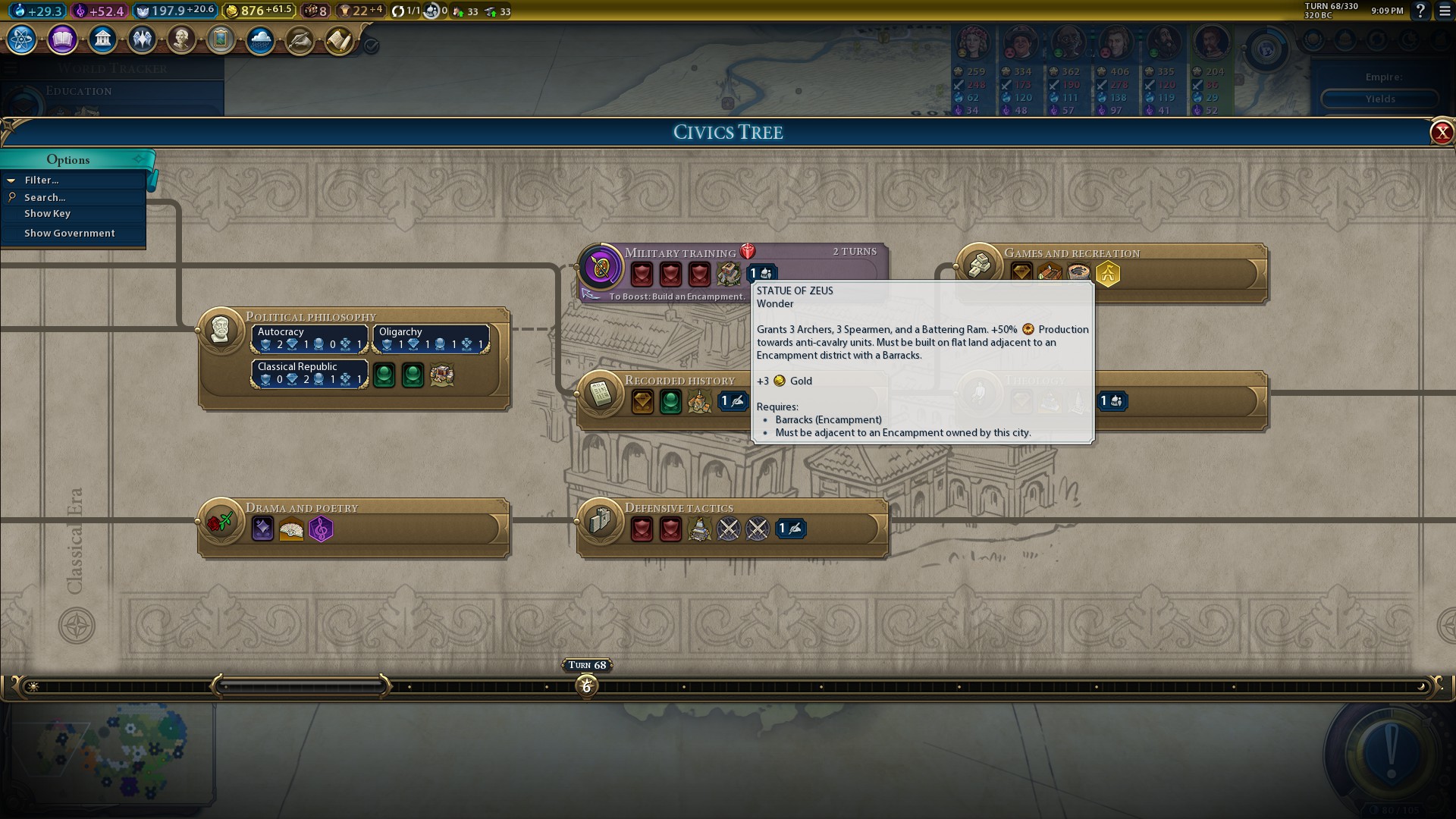The width and height of the screenshot is (1456, 819).
Task: Click the Search option
Action: (45, 197)
